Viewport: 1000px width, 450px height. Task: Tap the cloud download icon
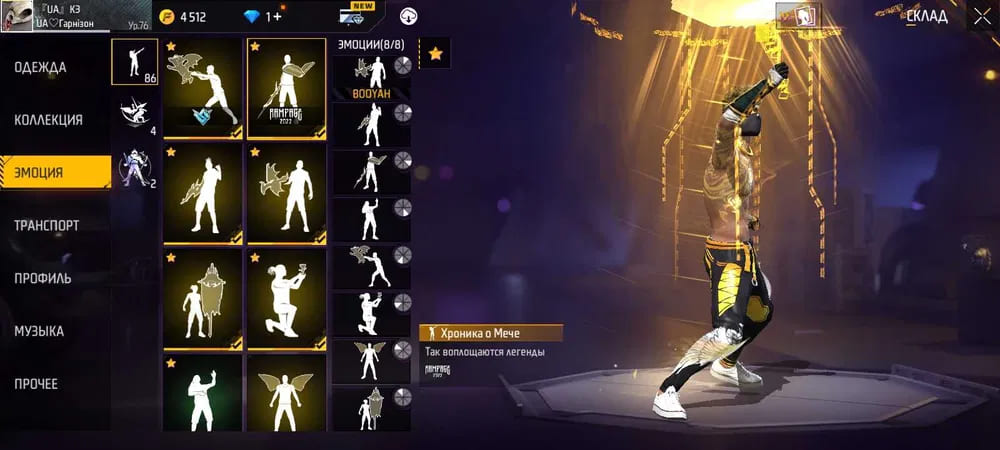408,17
